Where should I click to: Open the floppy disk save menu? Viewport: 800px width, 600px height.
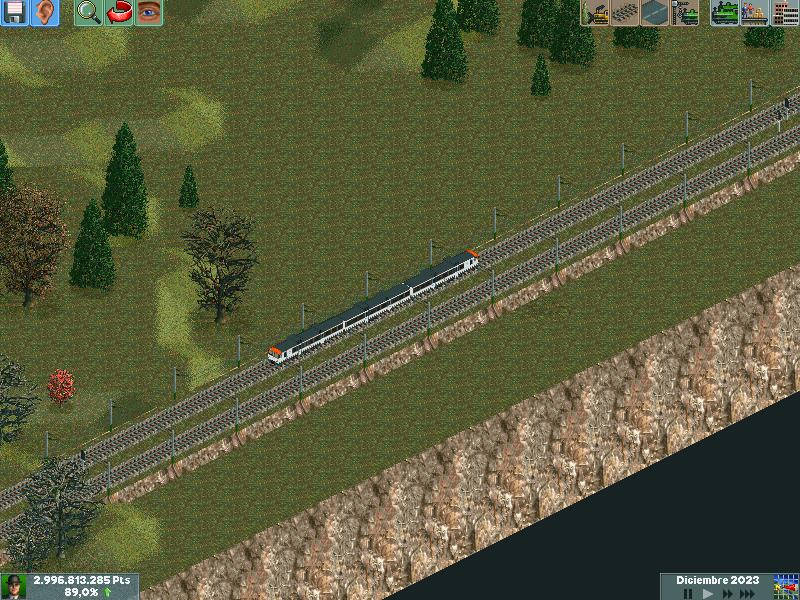(x=14, y=13)
